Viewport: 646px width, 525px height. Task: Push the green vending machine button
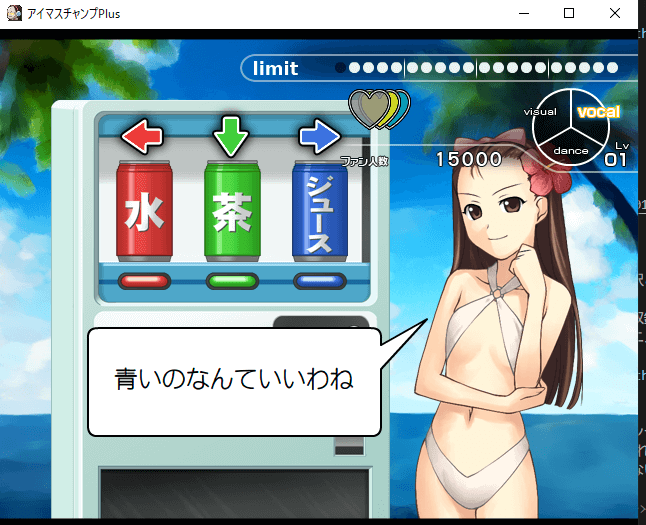[x=232, y=280]
